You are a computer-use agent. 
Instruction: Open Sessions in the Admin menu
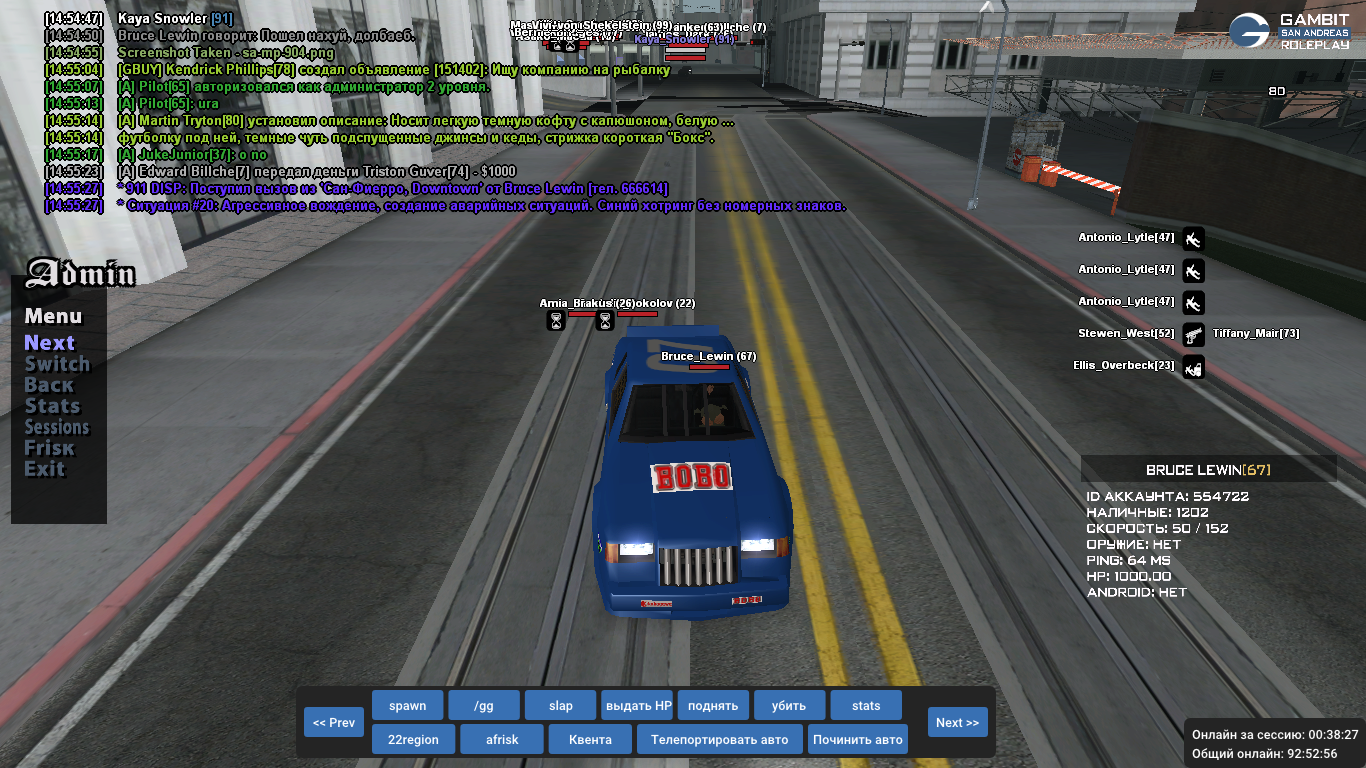point(57,427)
